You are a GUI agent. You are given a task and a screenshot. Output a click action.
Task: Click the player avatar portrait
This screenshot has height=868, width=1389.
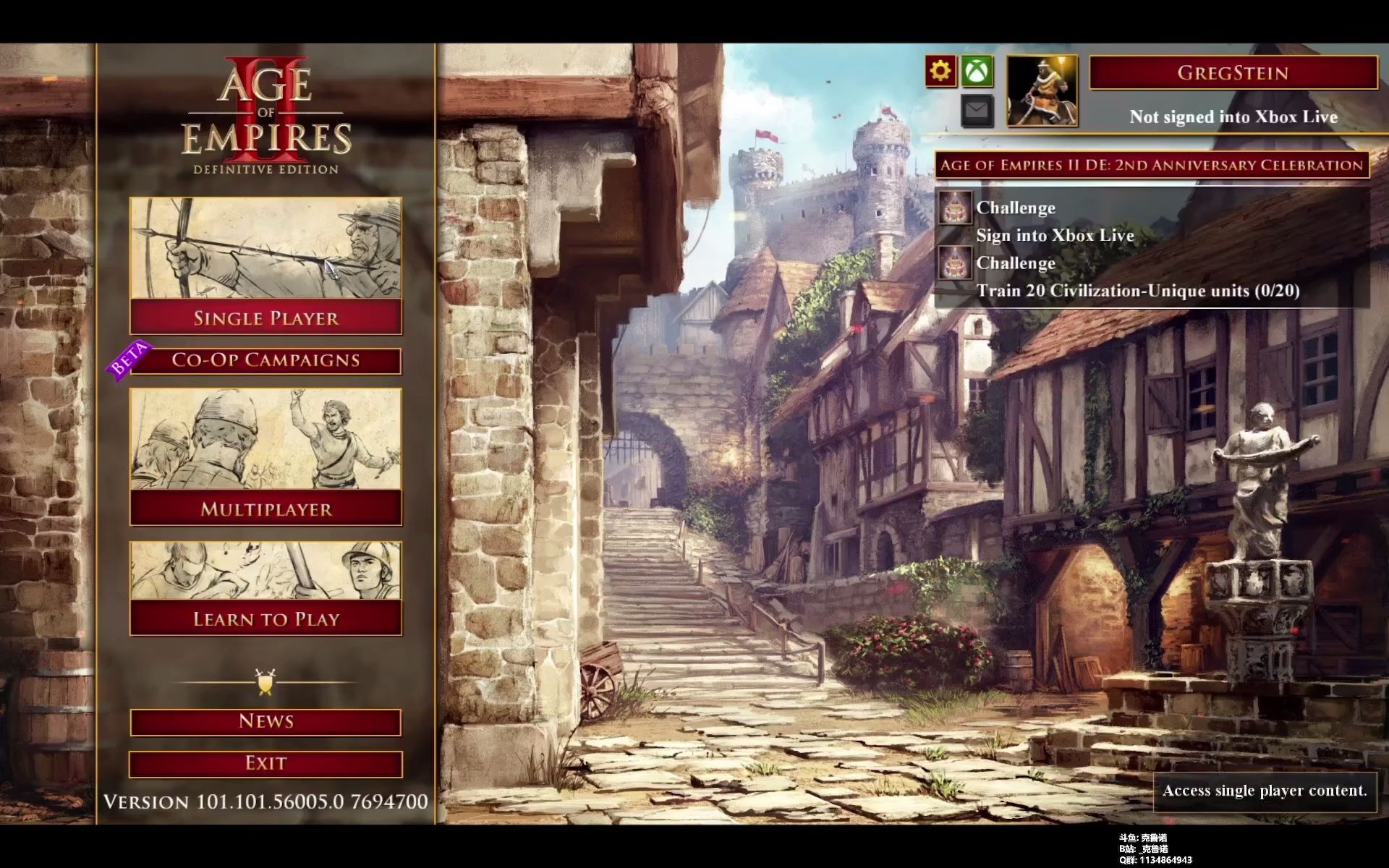tap(1042, 91)
